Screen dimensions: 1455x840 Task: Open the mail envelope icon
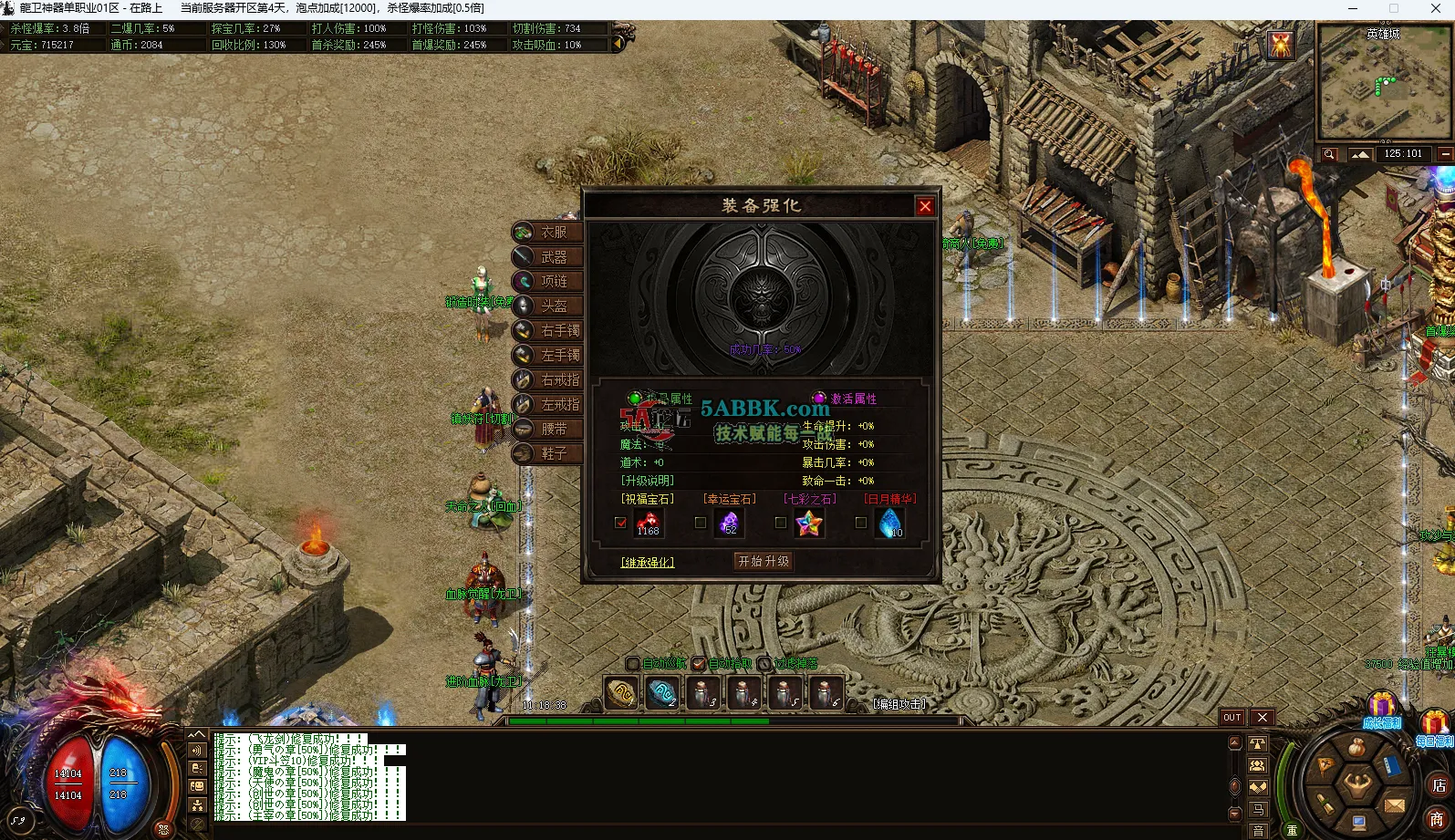pyautogui.click(x=1394, y=804)
